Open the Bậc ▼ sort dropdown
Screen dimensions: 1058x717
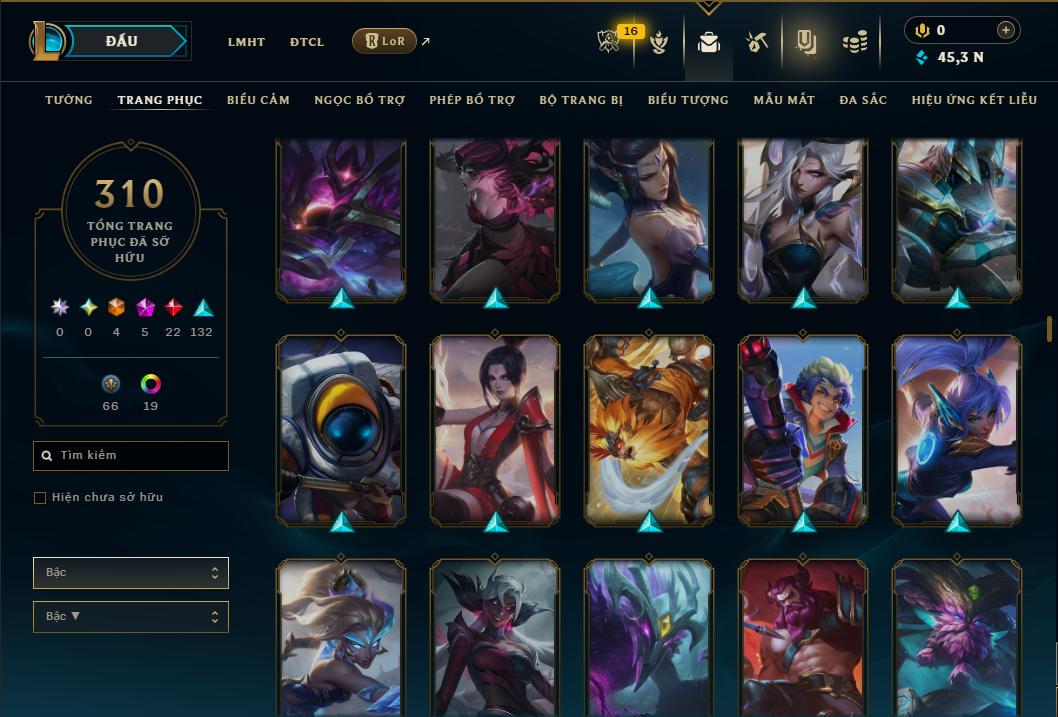[x=131, y=617]
